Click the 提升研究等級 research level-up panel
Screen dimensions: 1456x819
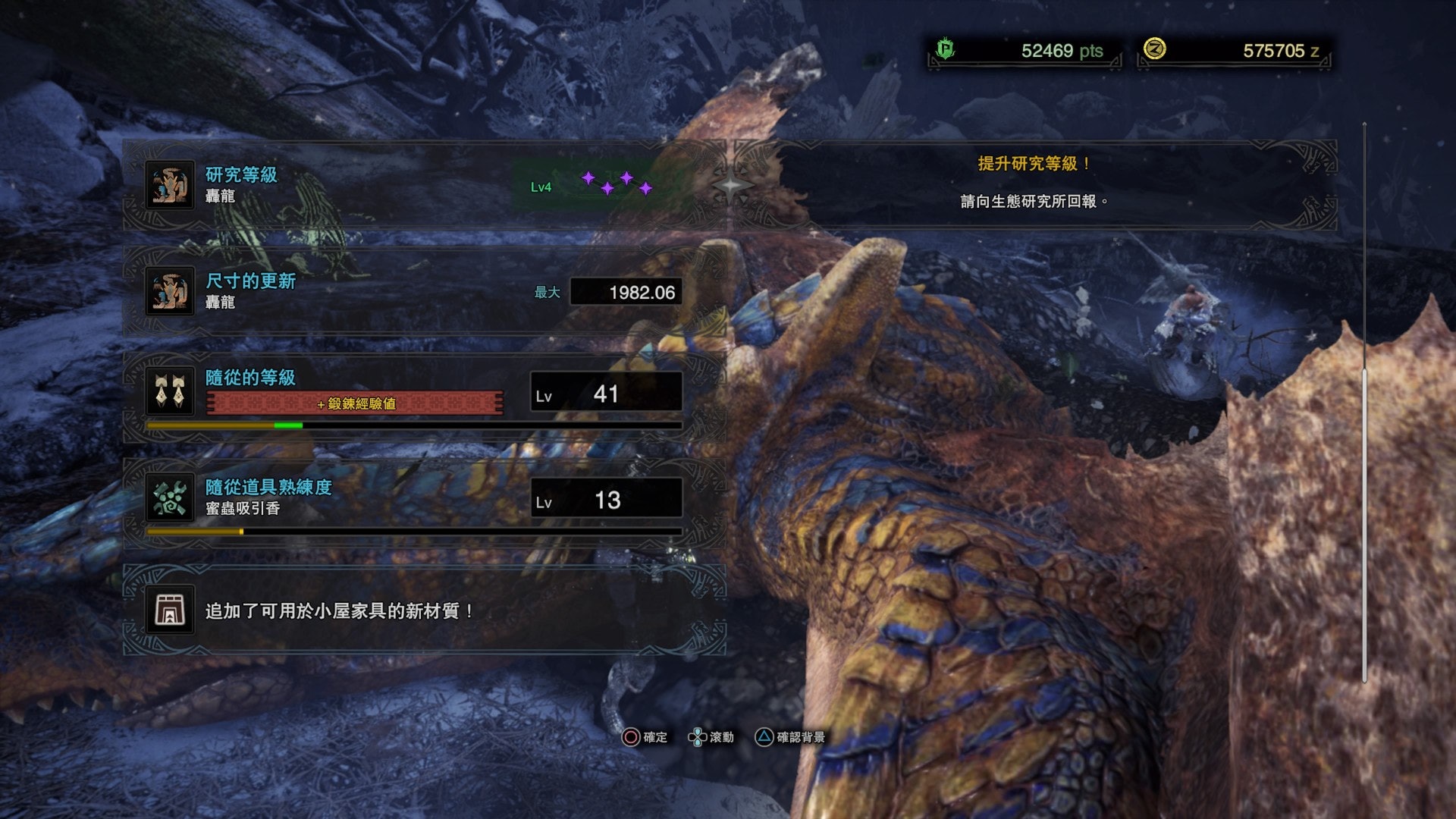pyautogui.click(x=1033, y=184)
